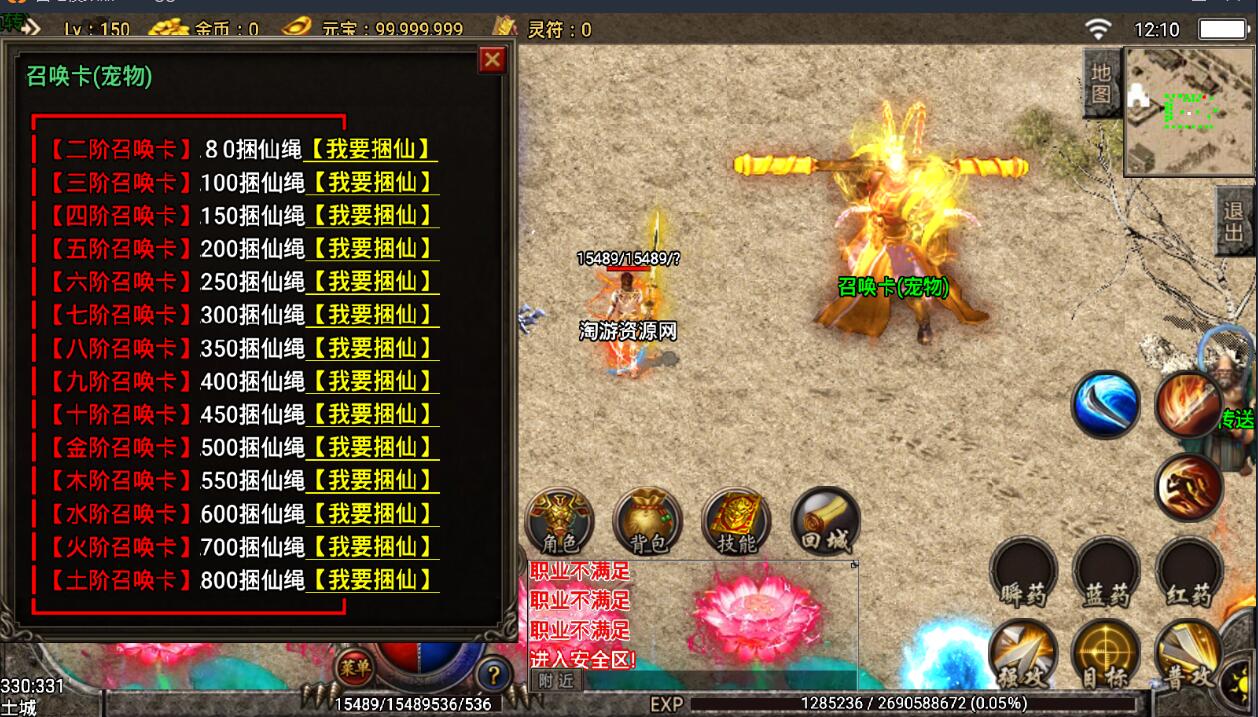The image size is (1258, 717).
Task: Trigger the 普攻 normal attack button
Action: [x=1189, y=655]
